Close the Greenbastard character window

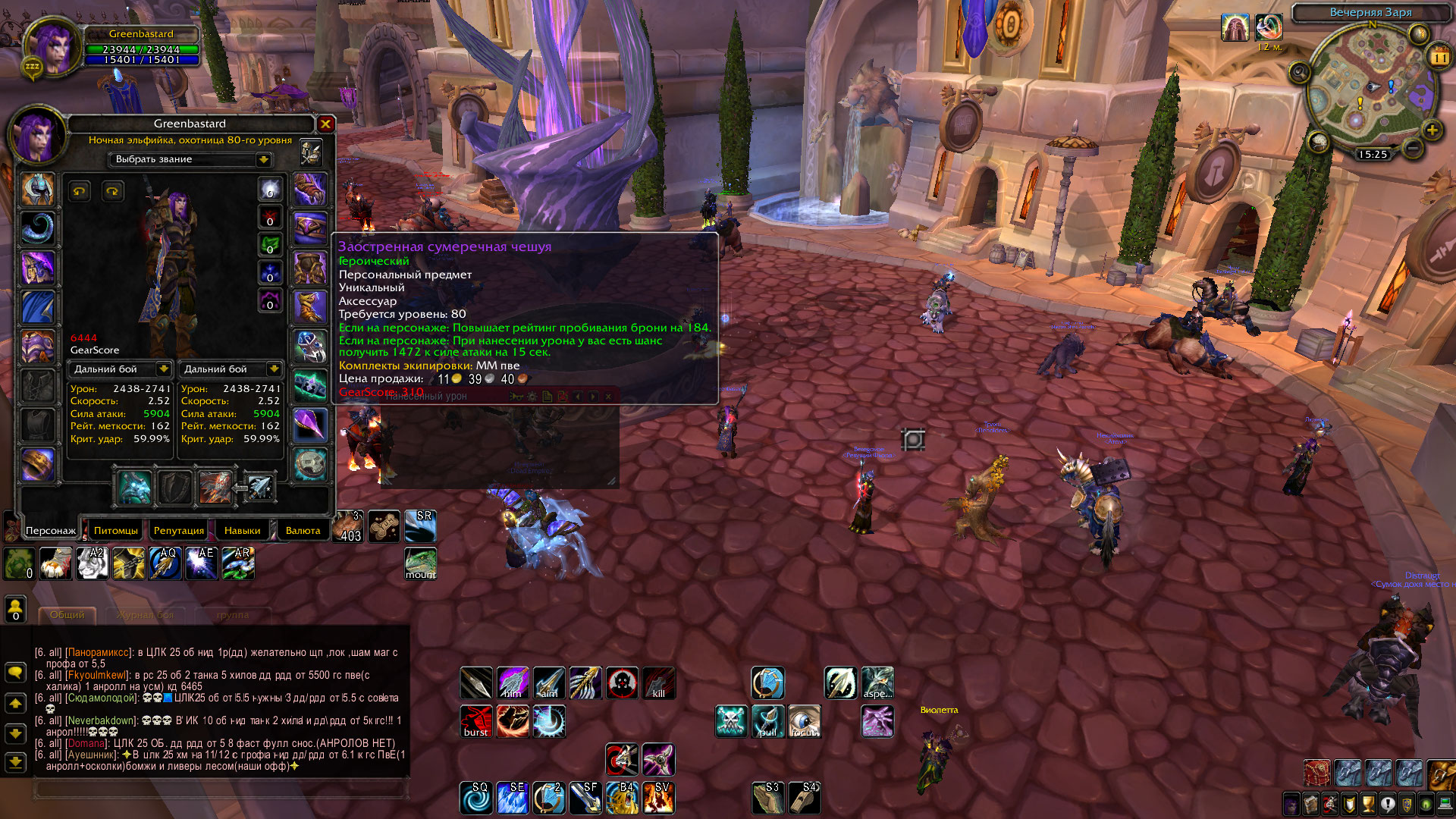point(325,124)
